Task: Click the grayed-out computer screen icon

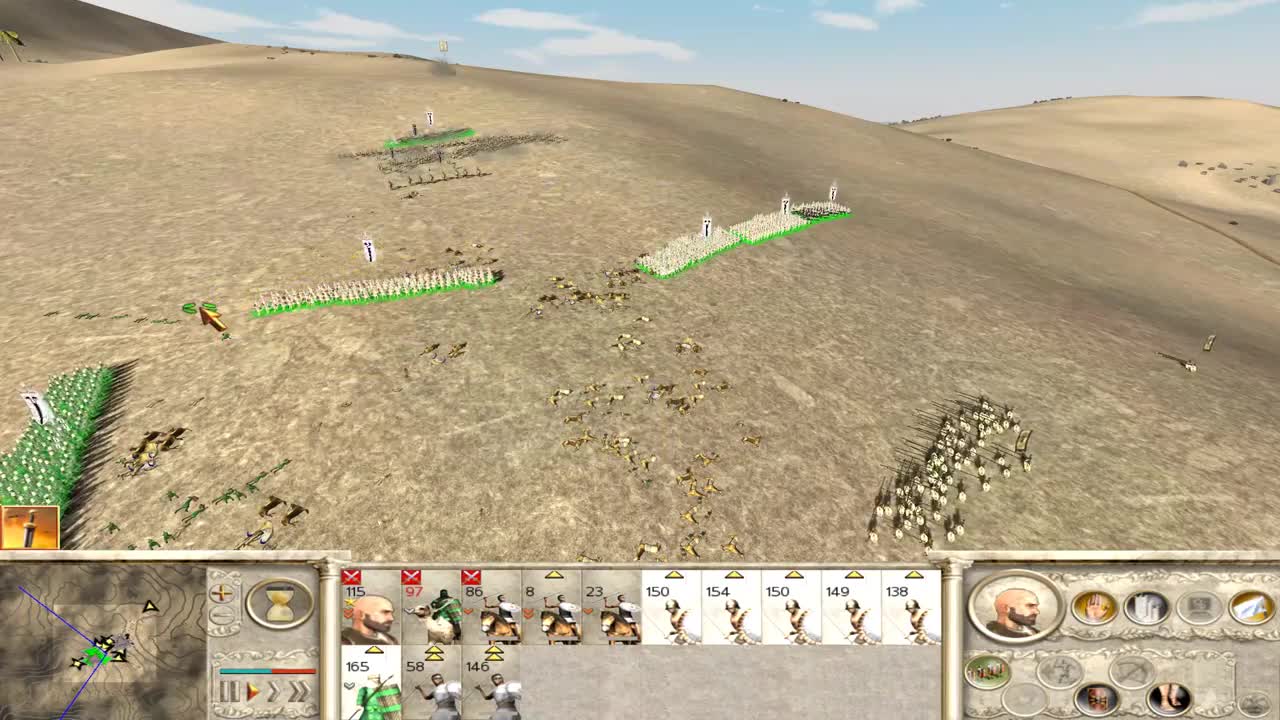Action: pos(1199,606)
